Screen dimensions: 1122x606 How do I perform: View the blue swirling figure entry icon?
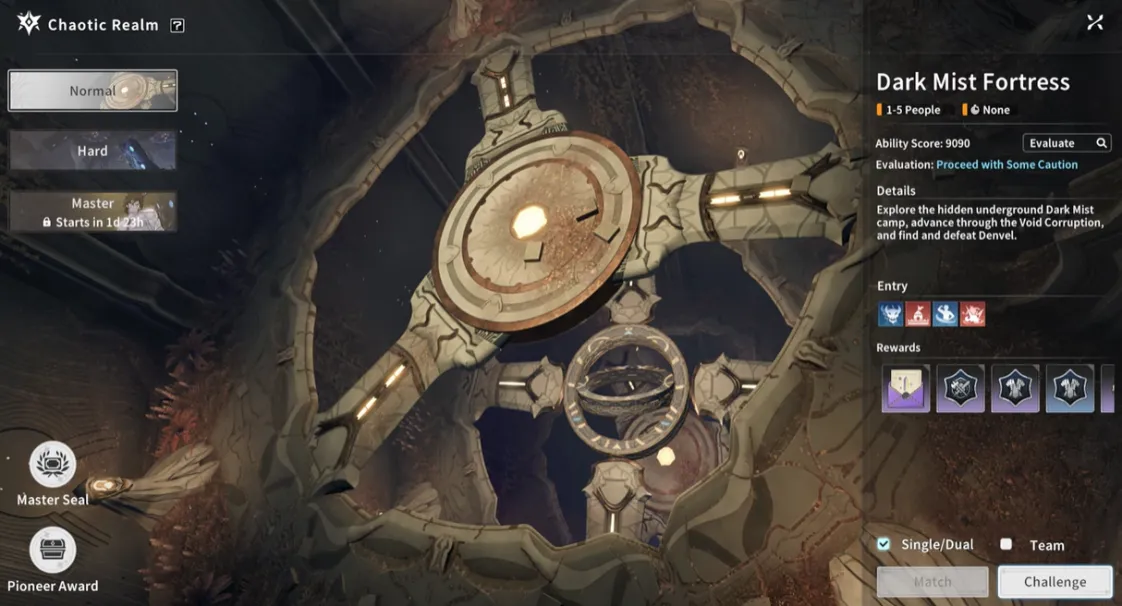(x=945, y=315)
